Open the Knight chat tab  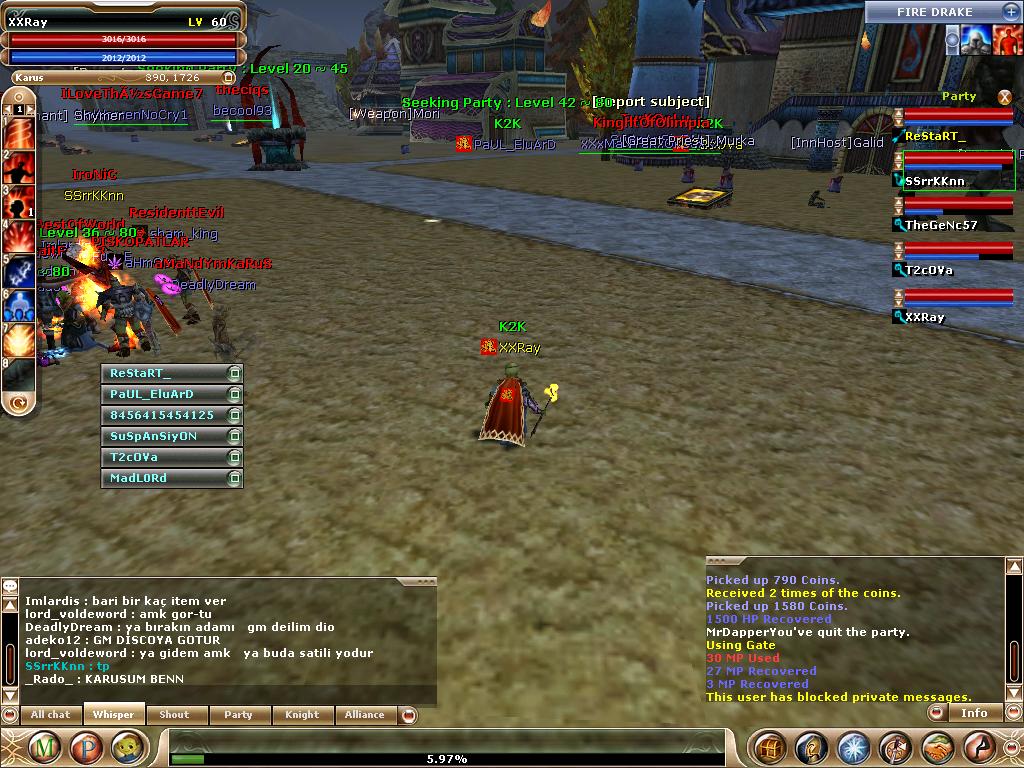tap(301, 714)
